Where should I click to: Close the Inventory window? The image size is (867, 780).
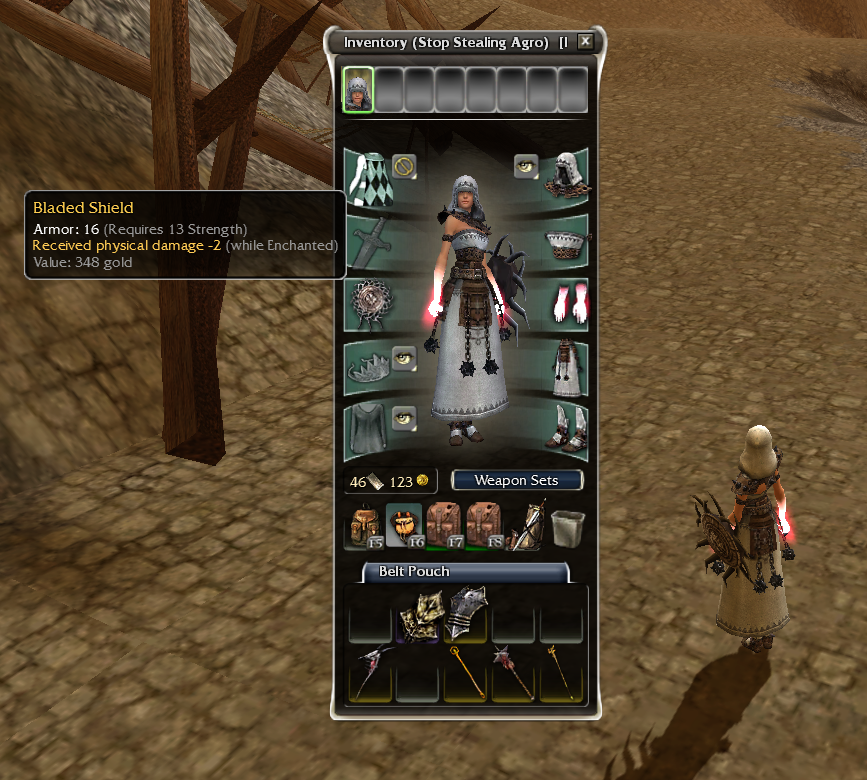coord(585,42)
